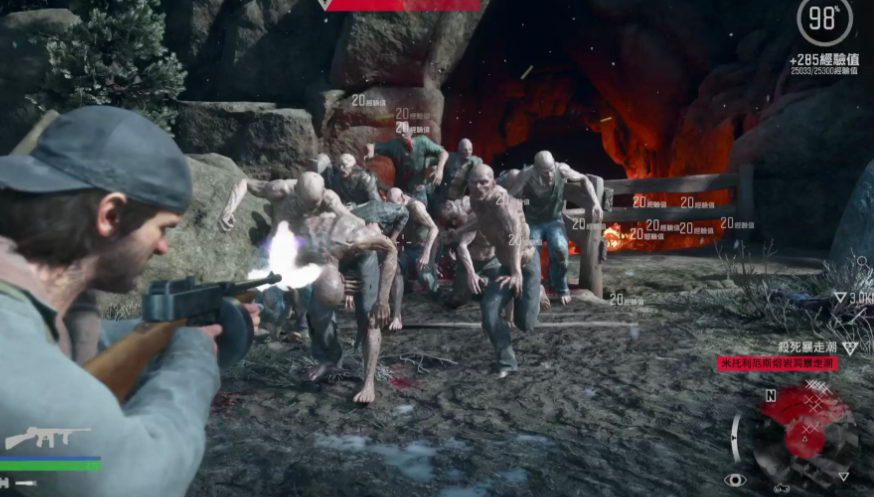Viewport: 874px width, 497px height.
Task: Select the red horde objective label
Action: tap(777, 364)
